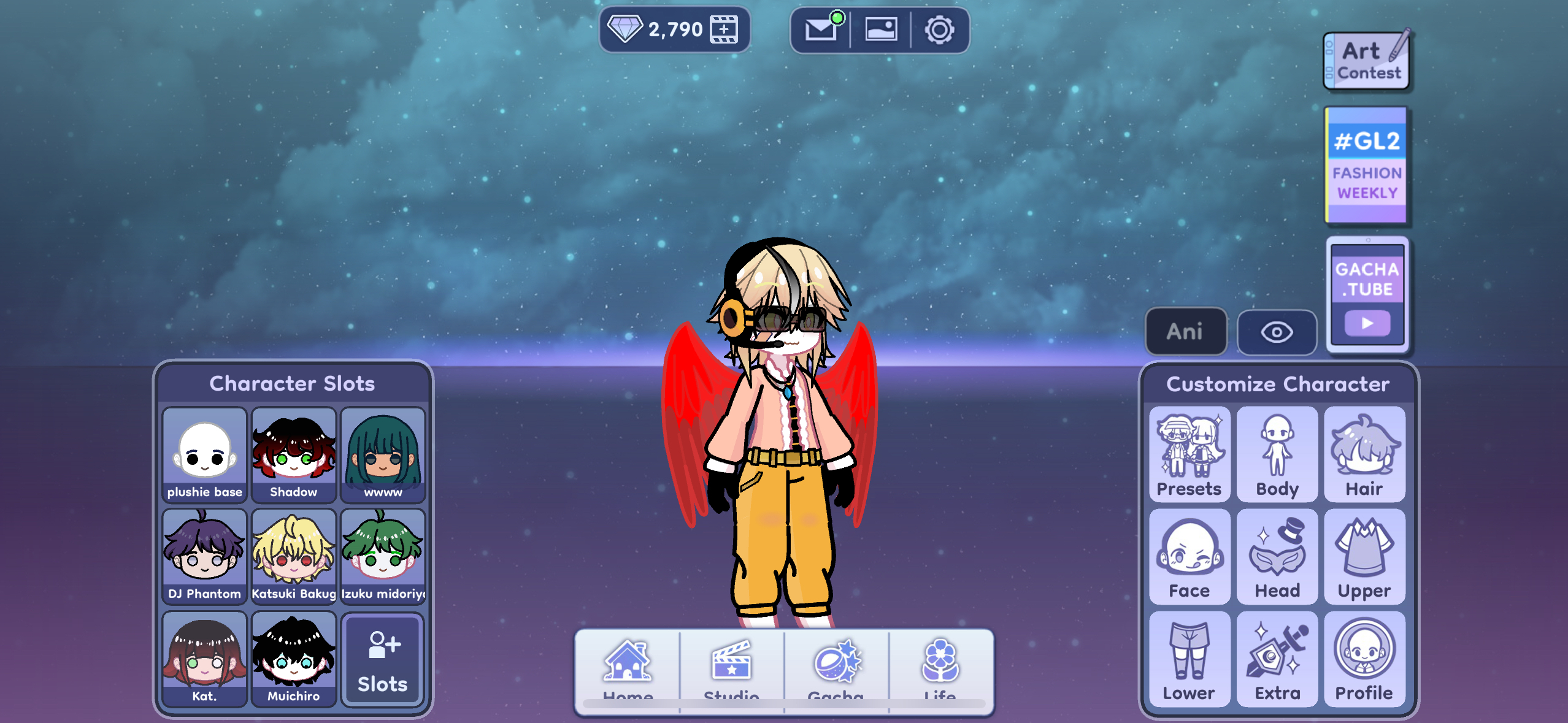
Task: Open the Art Contest panel
Action: (x=1367, y=61)
